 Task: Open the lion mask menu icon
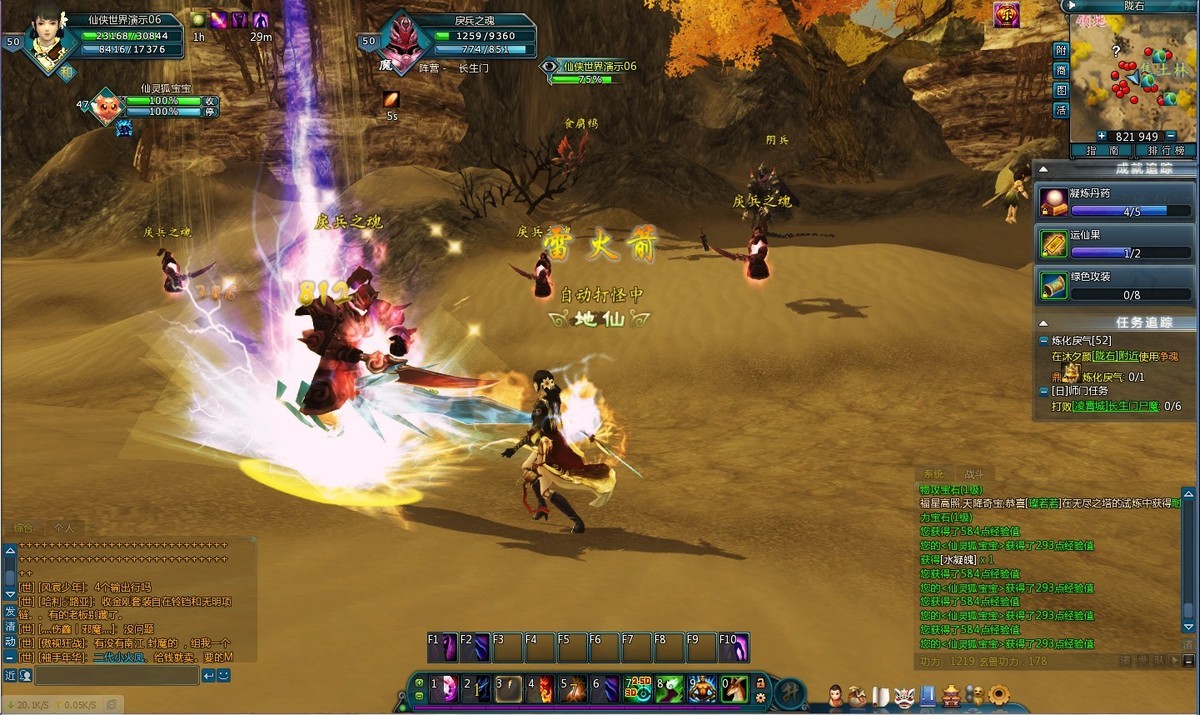pos(904,694)
